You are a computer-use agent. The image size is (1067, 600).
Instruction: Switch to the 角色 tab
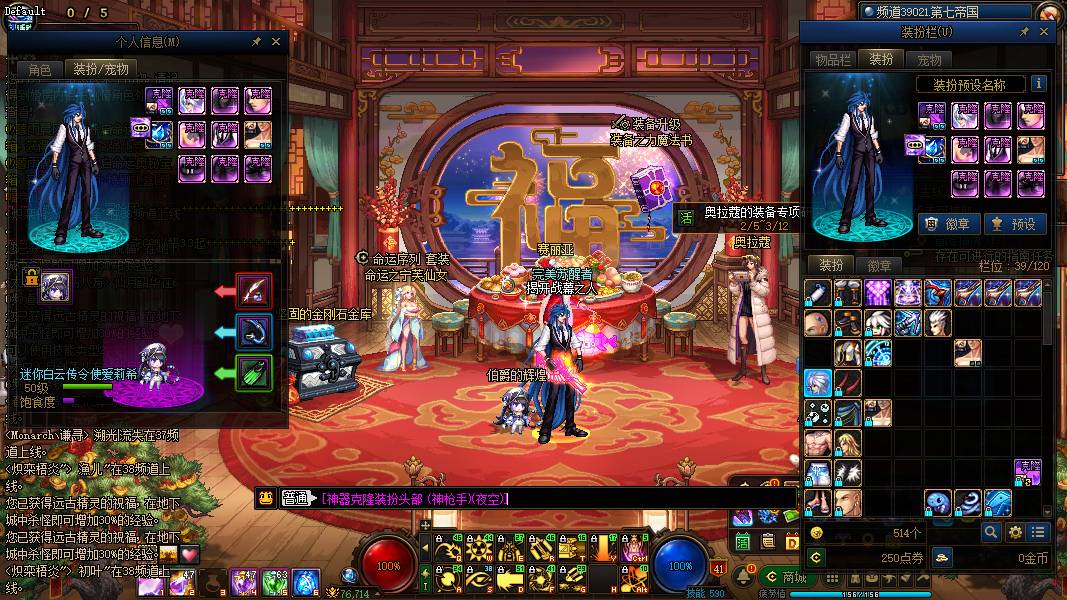(40, 69)
